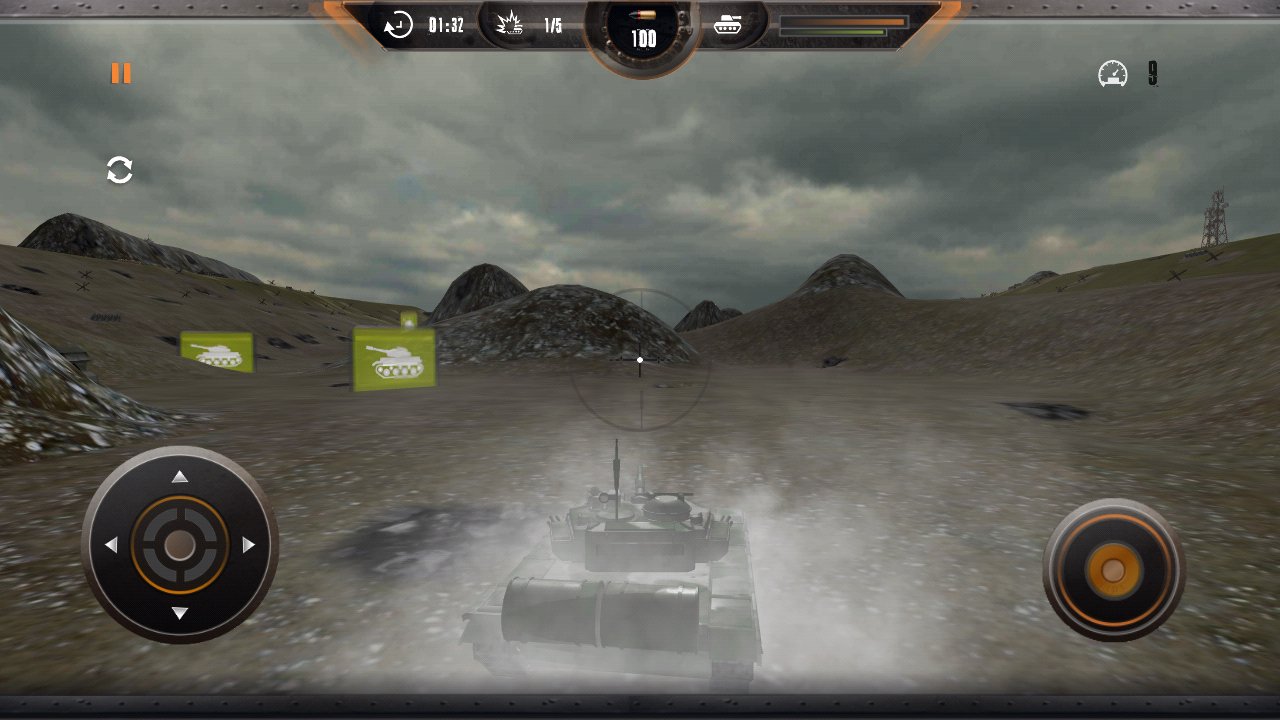This screenshot has height=720, width=1280.
Task: Click the left green enemy tank marker
Action: pyautogui.click(x=217, y=351)
